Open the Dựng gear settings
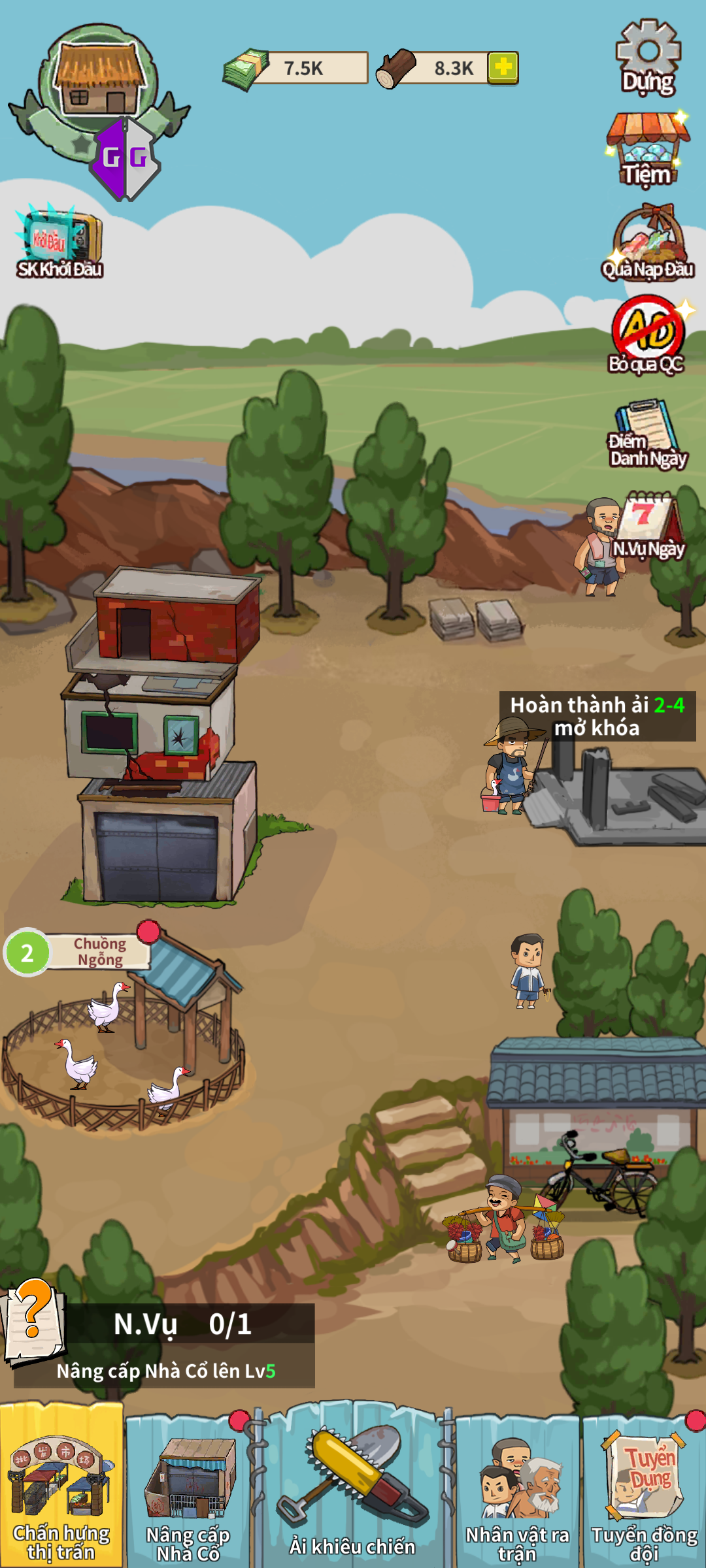This screenshot has width=706, height=1568. (648, 57)
